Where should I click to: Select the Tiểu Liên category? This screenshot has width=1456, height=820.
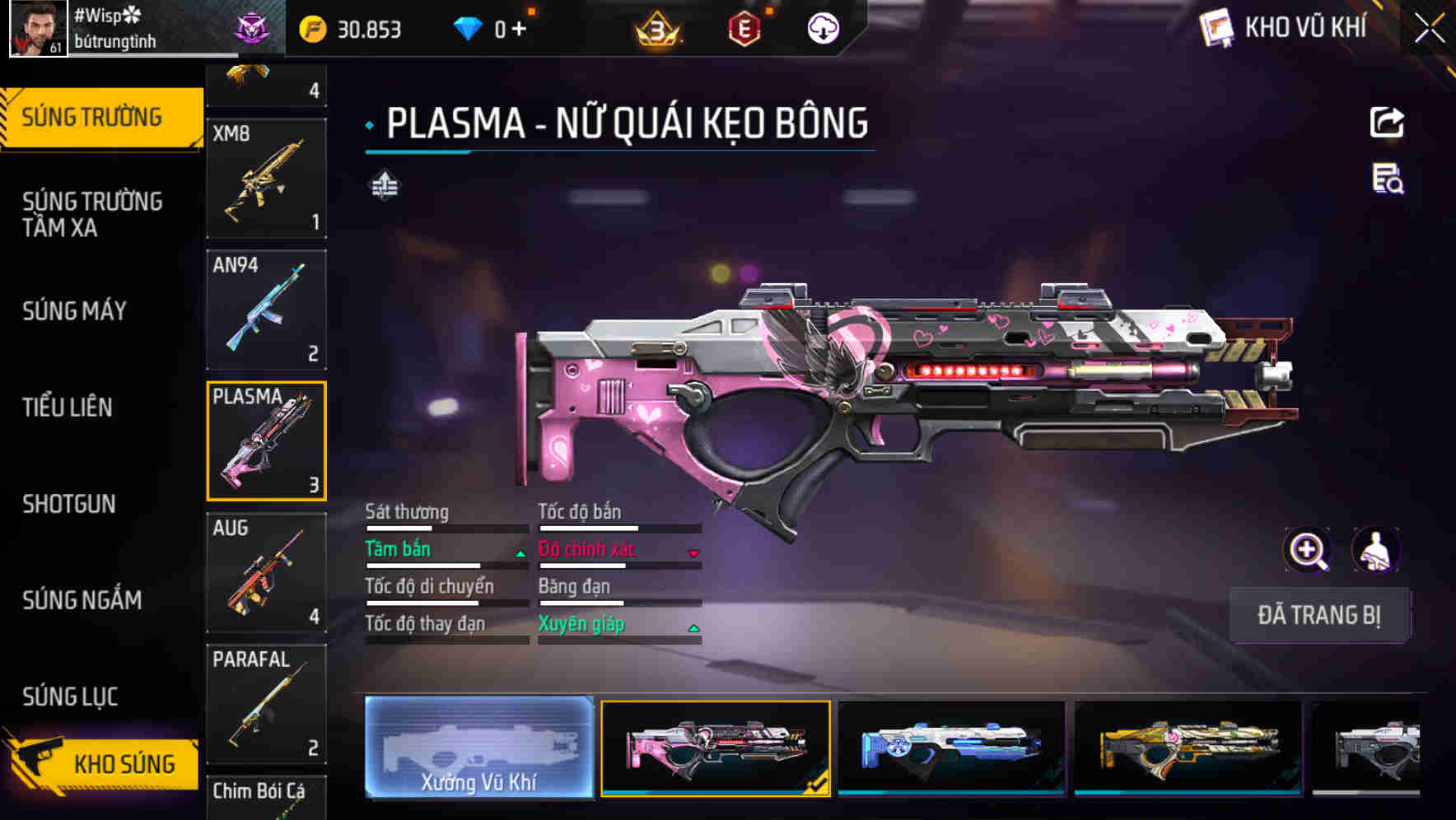pos(68,408)
